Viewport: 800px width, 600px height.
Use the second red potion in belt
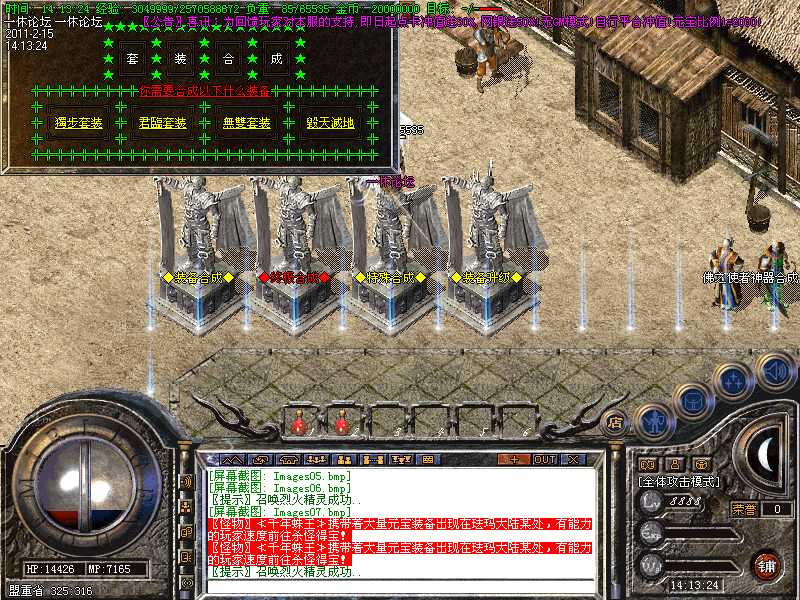[341, 424]
